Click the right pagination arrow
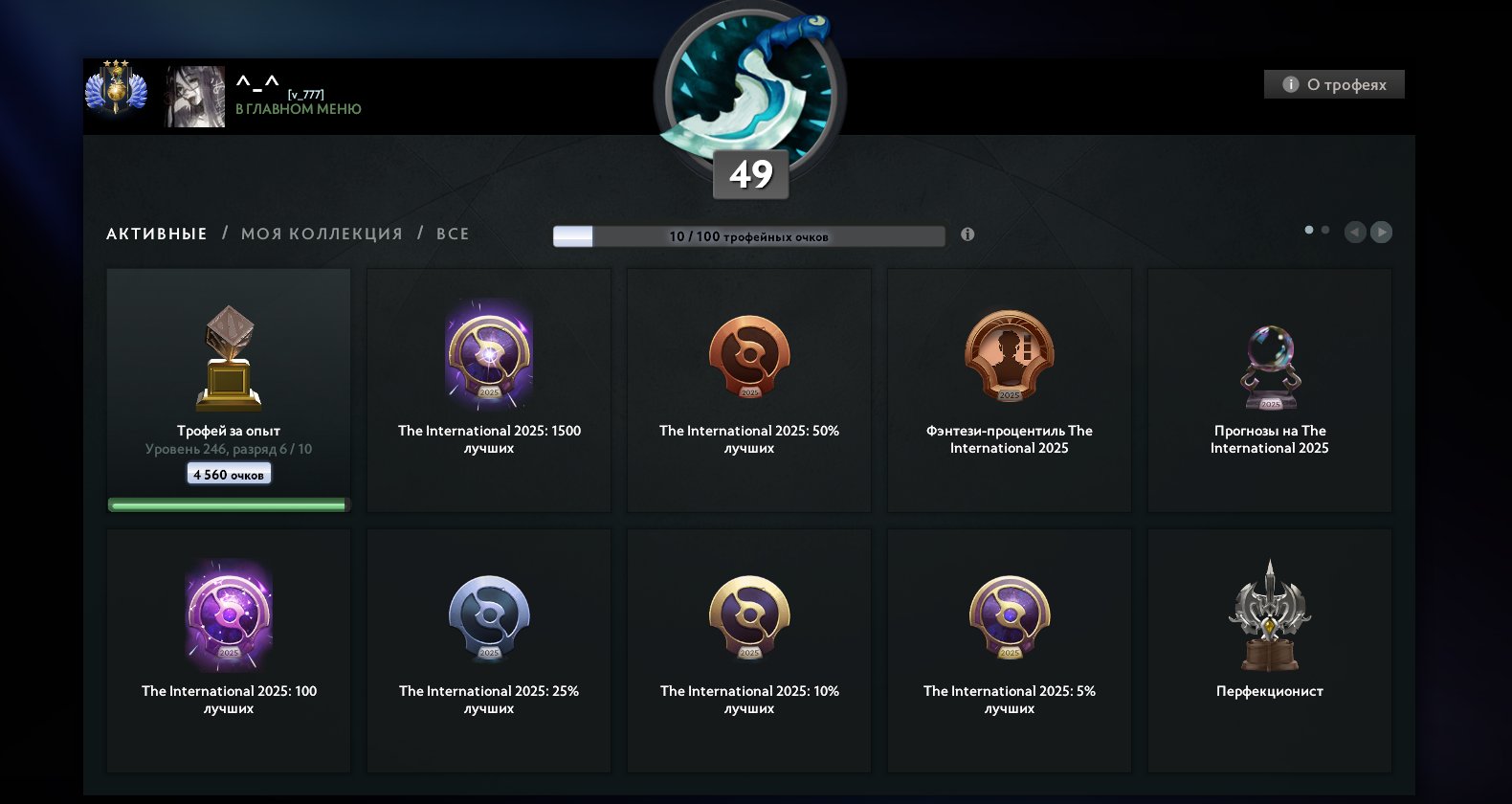The width and height of the screenshot is (1512, 804). [1381, 232]
